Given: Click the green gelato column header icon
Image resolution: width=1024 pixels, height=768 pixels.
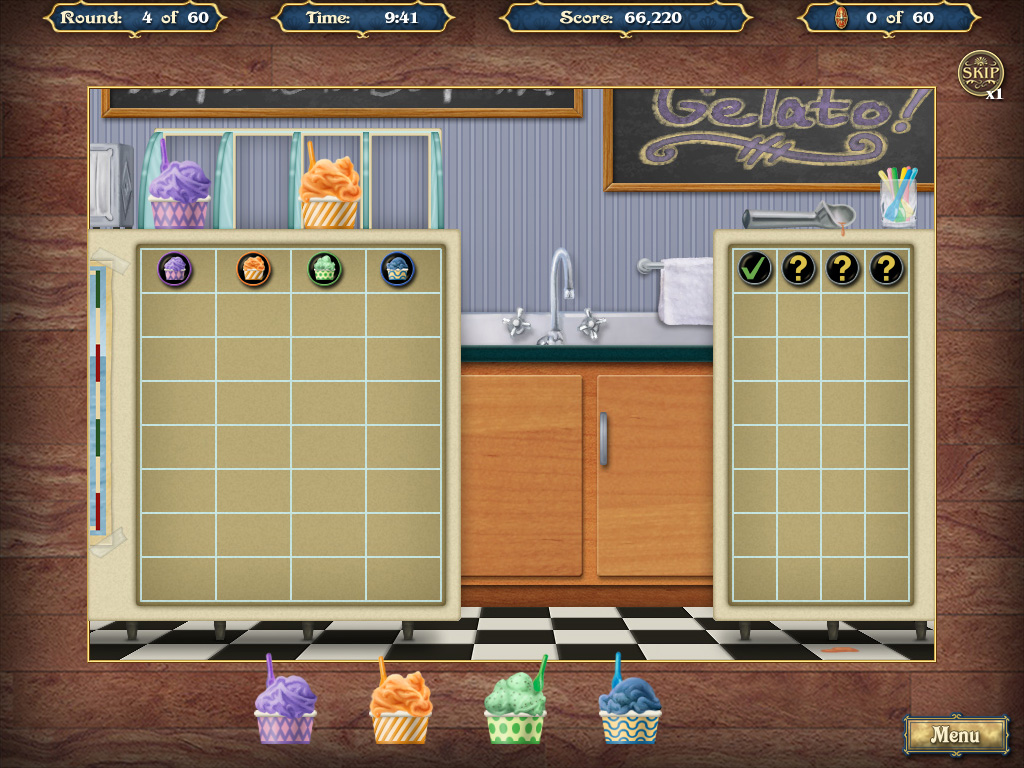Looking at the screenshot, I should point(325,268).
